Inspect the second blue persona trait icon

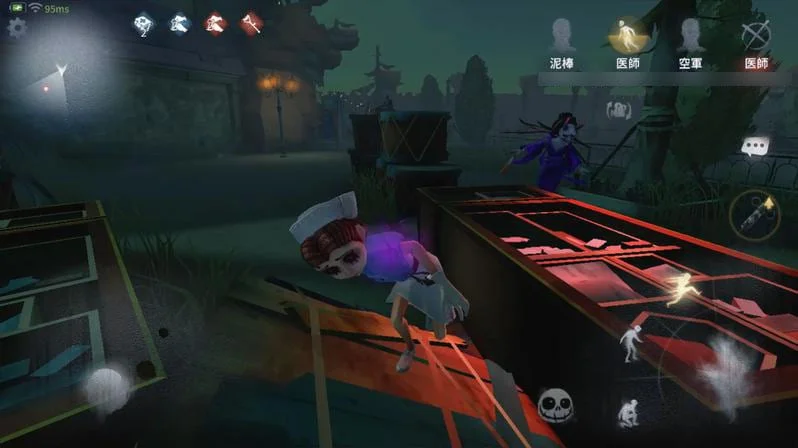pyautogui.click(x=180, y=23)
